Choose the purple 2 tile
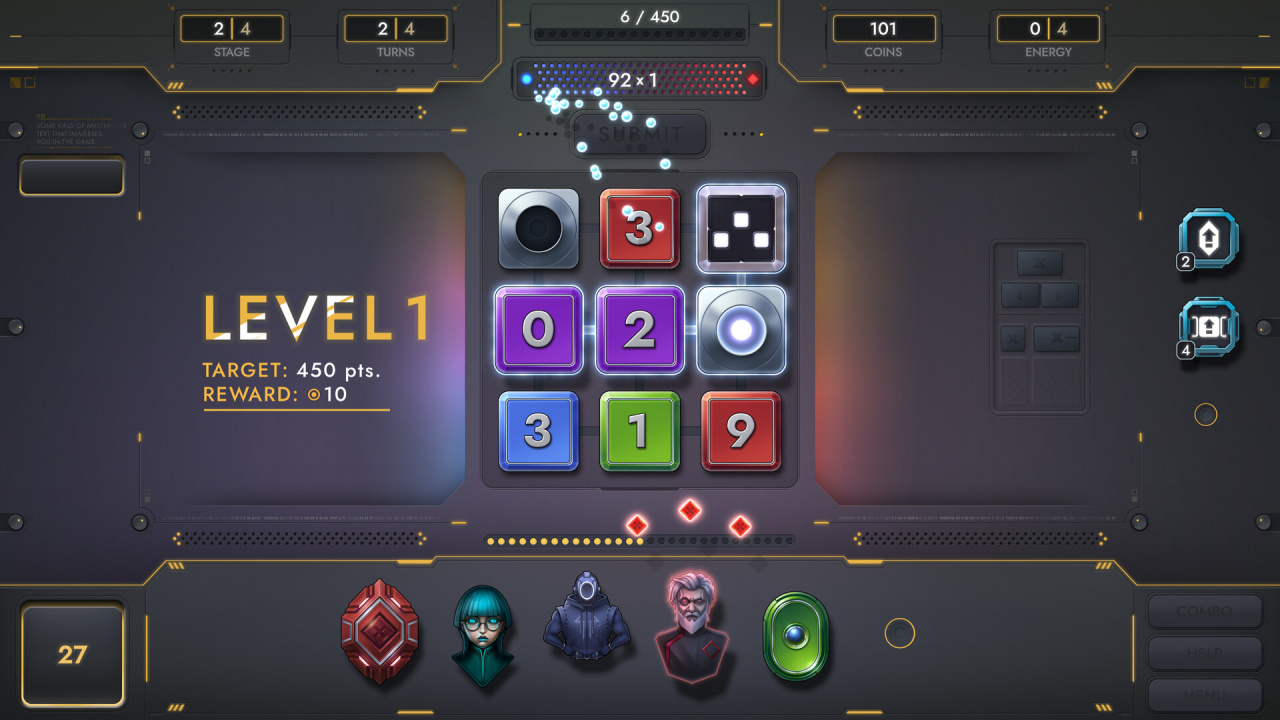Viewport: 1280px width, 720px height. (x=639, y=330)
